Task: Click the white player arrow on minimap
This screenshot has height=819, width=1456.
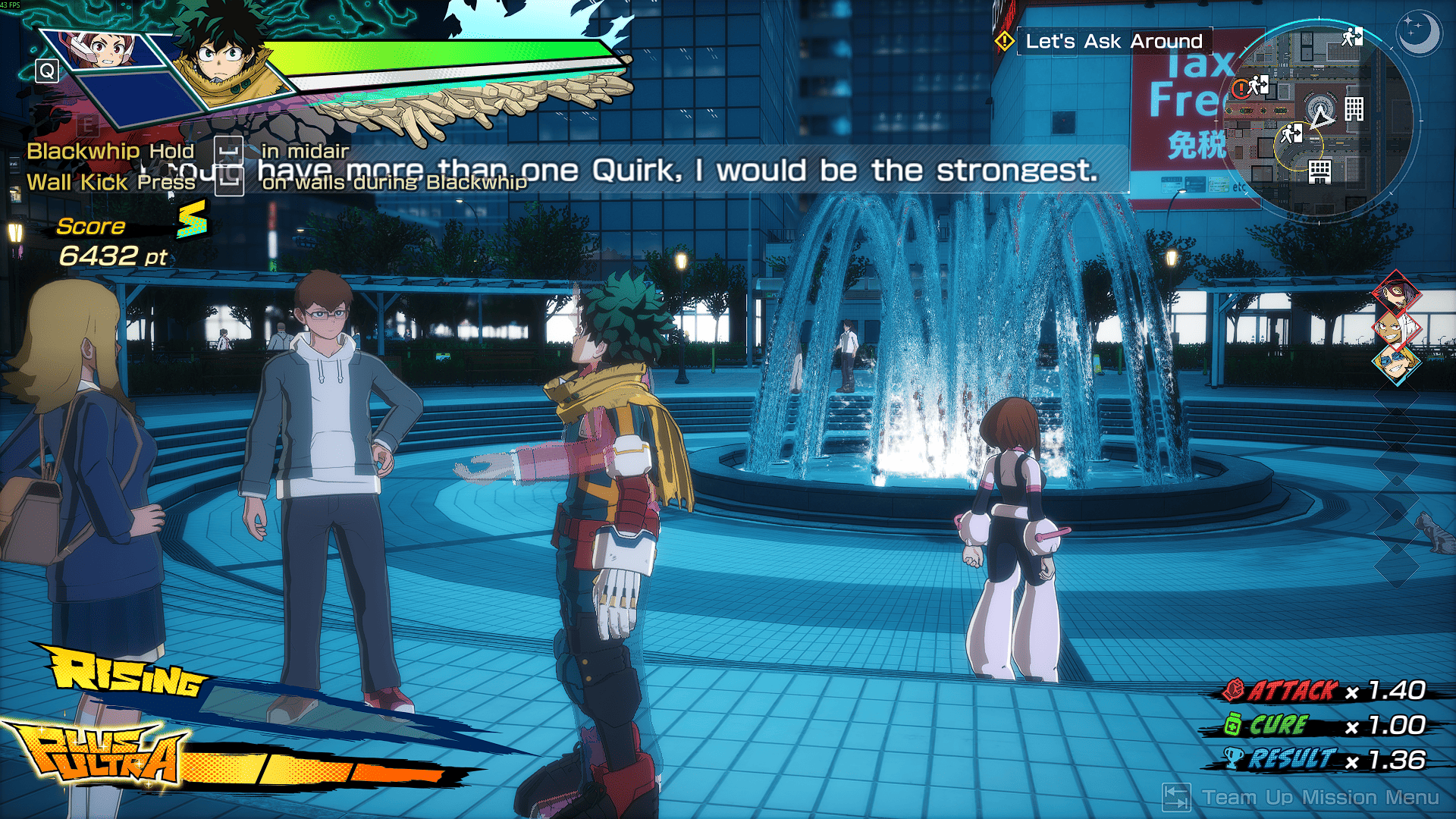Action: tap(1322, 117)
